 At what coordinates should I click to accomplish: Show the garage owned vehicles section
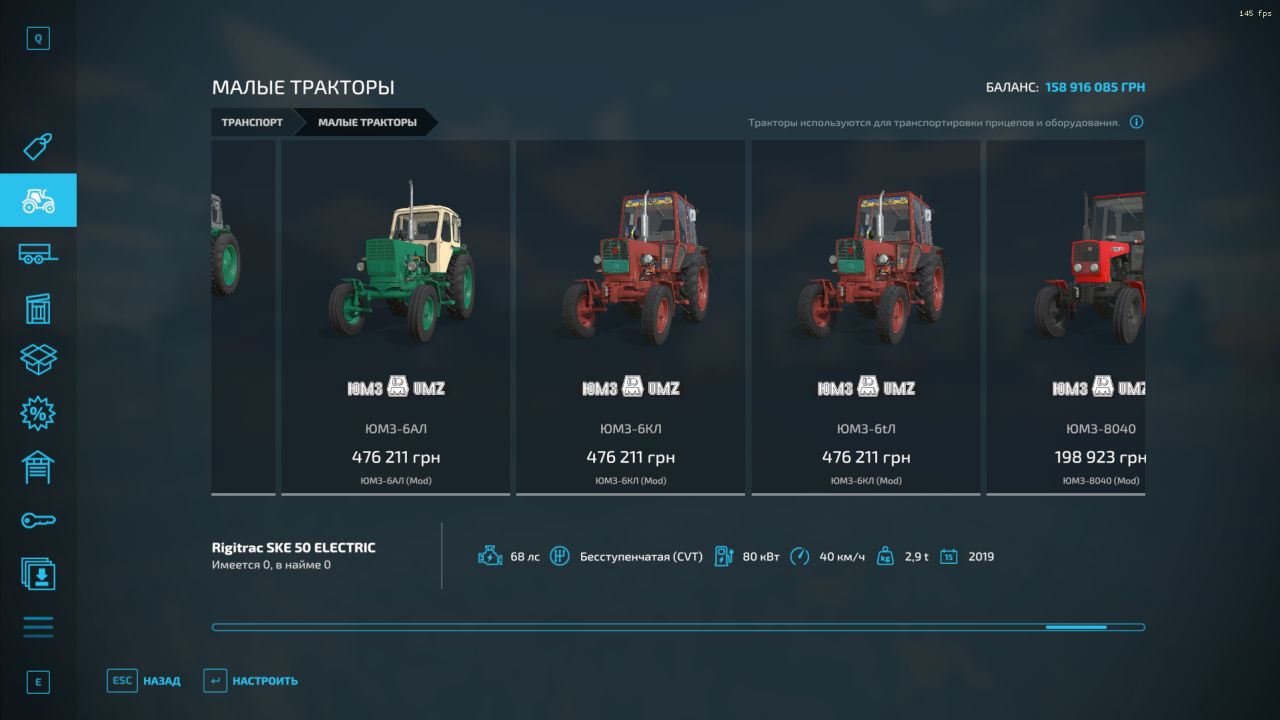pyautogui.click(x=38, y=466)
